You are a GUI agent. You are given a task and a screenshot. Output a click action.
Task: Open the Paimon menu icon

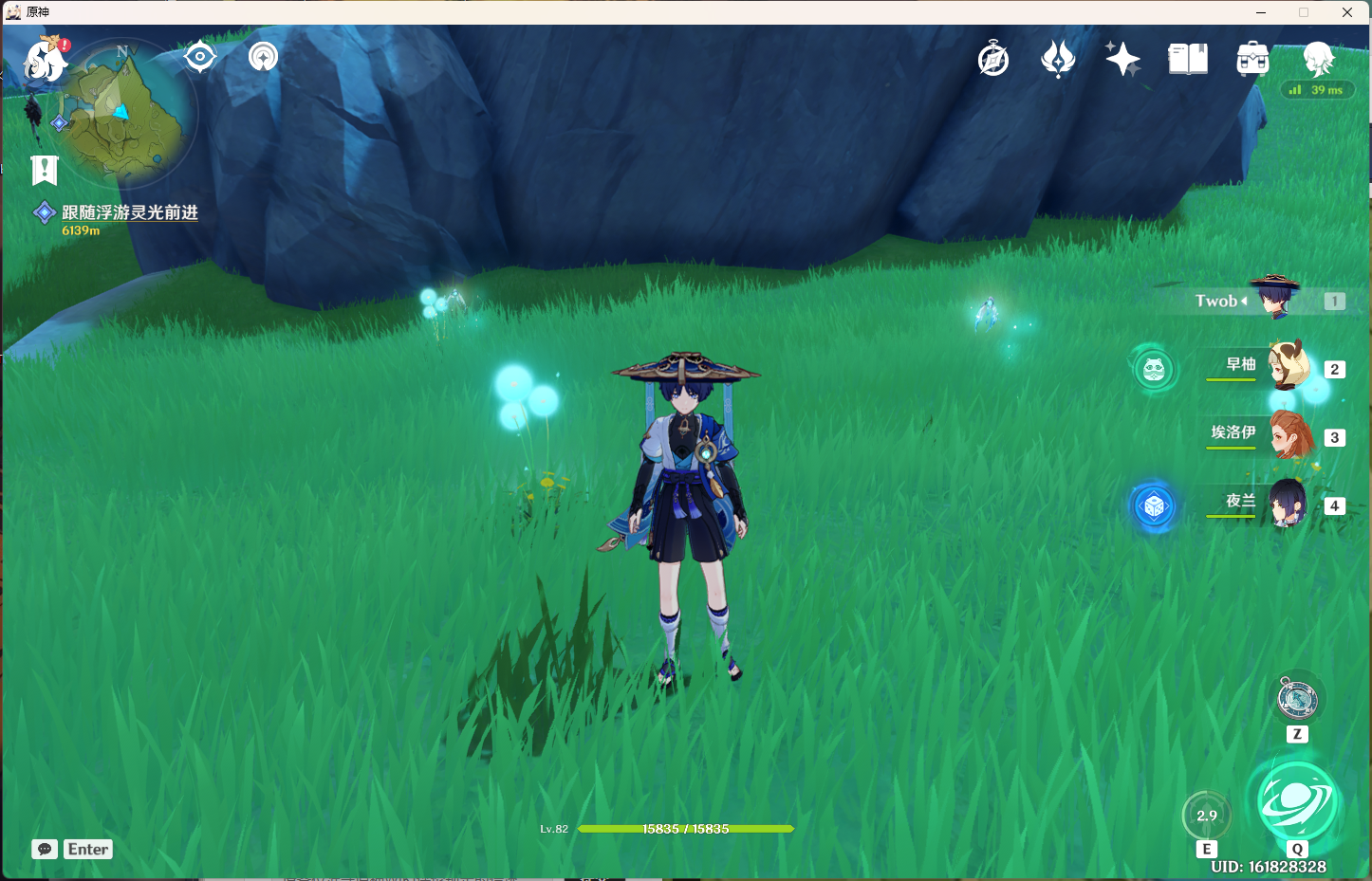pos(42,60)
